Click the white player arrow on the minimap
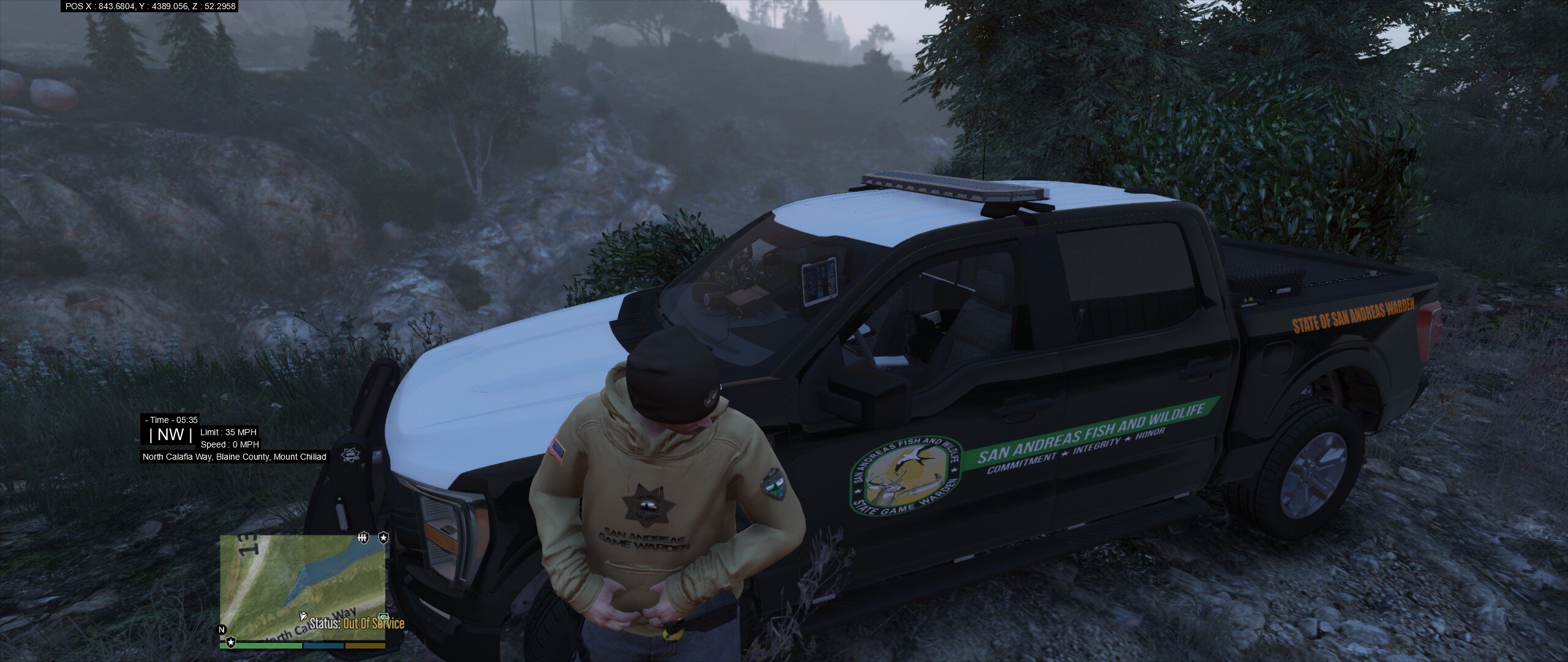This screenshot has height=662, width=1568. 303,615
